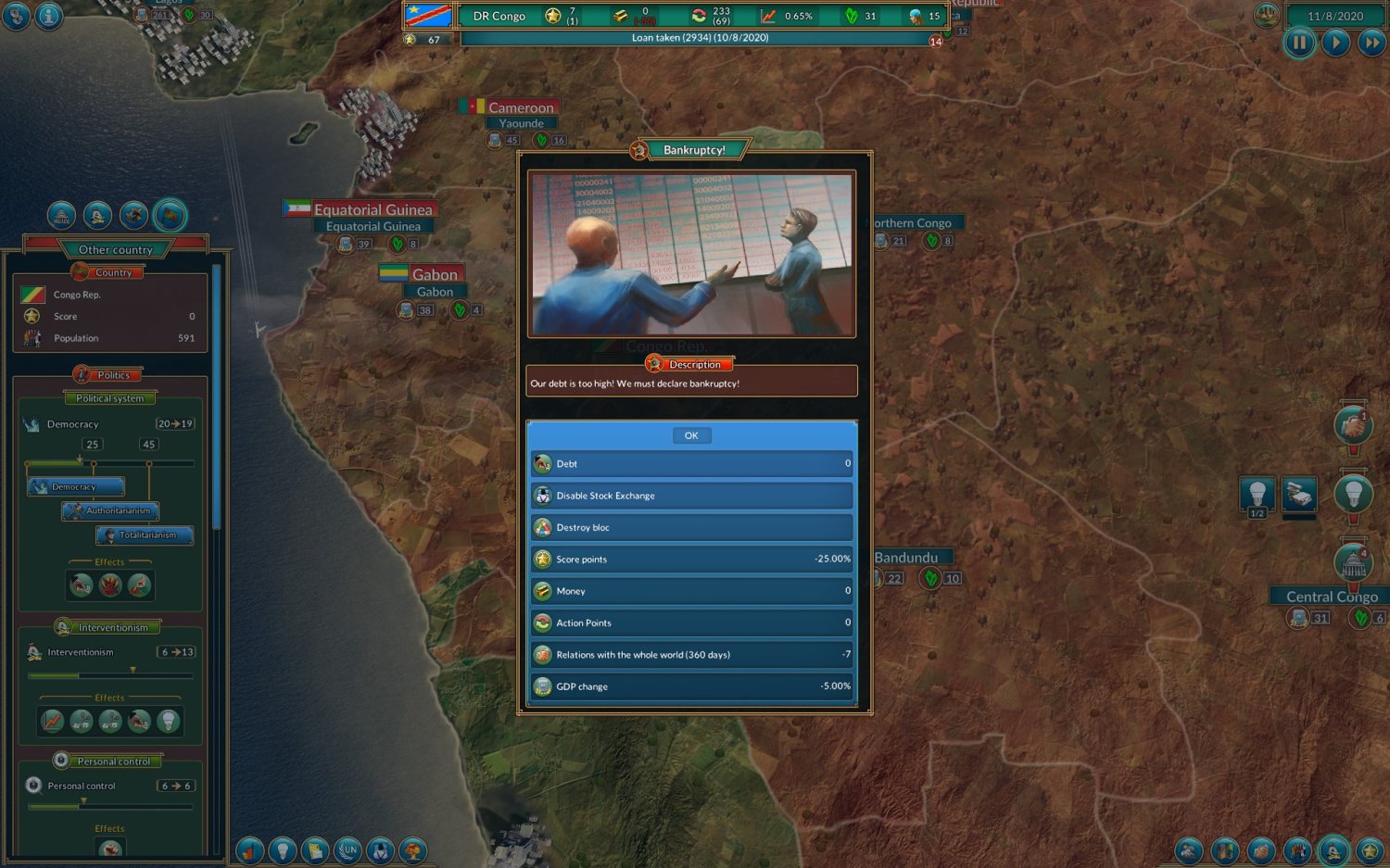Select the Gabon country label

[434, 274]
